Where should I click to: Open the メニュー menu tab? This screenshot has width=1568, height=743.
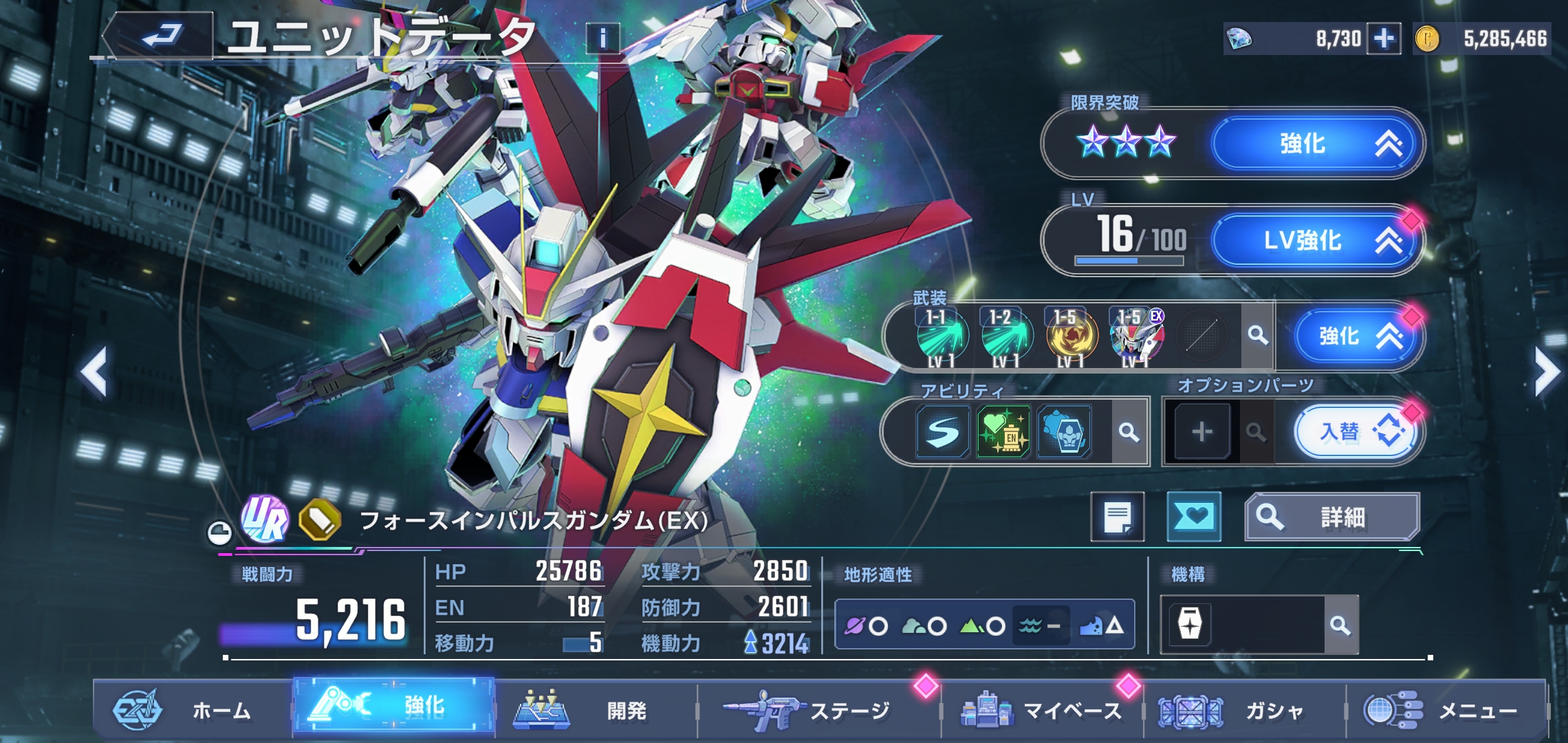[1444, 710]
